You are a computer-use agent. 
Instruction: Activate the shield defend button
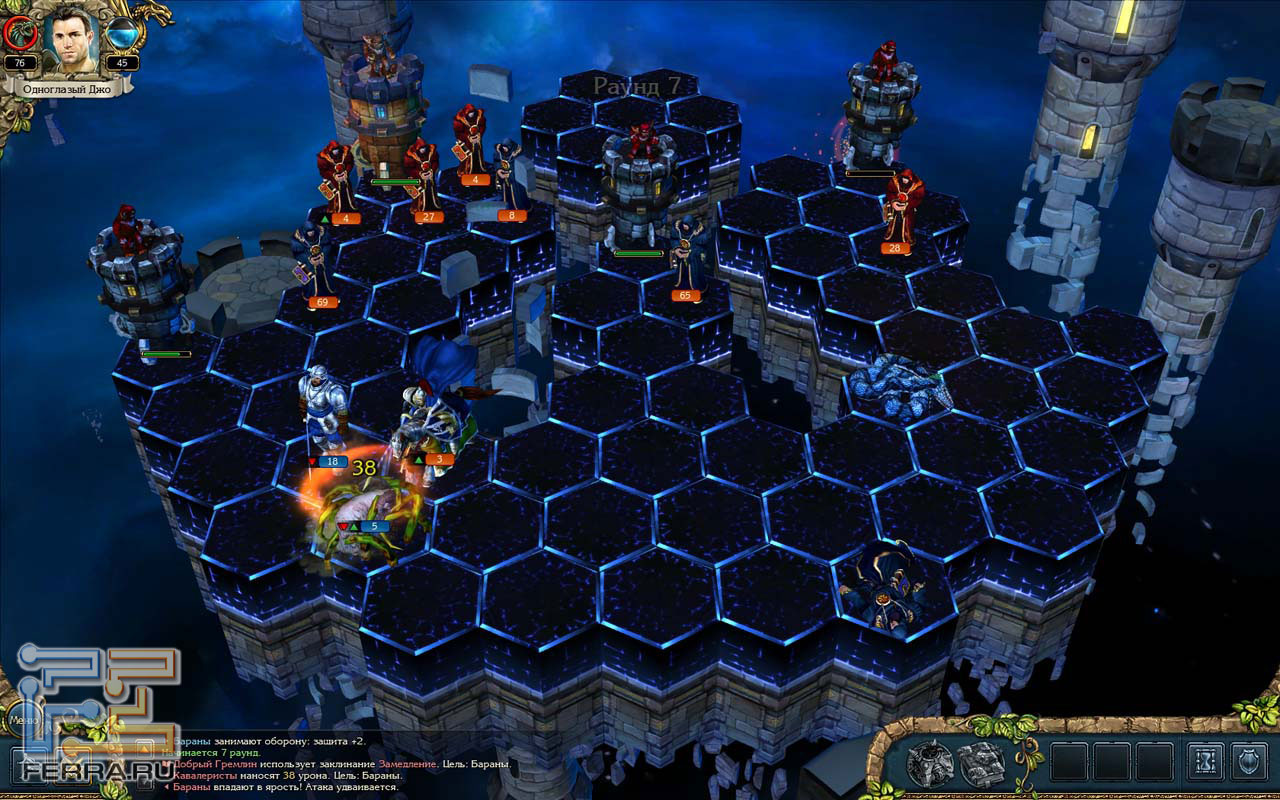(1249, 763)
